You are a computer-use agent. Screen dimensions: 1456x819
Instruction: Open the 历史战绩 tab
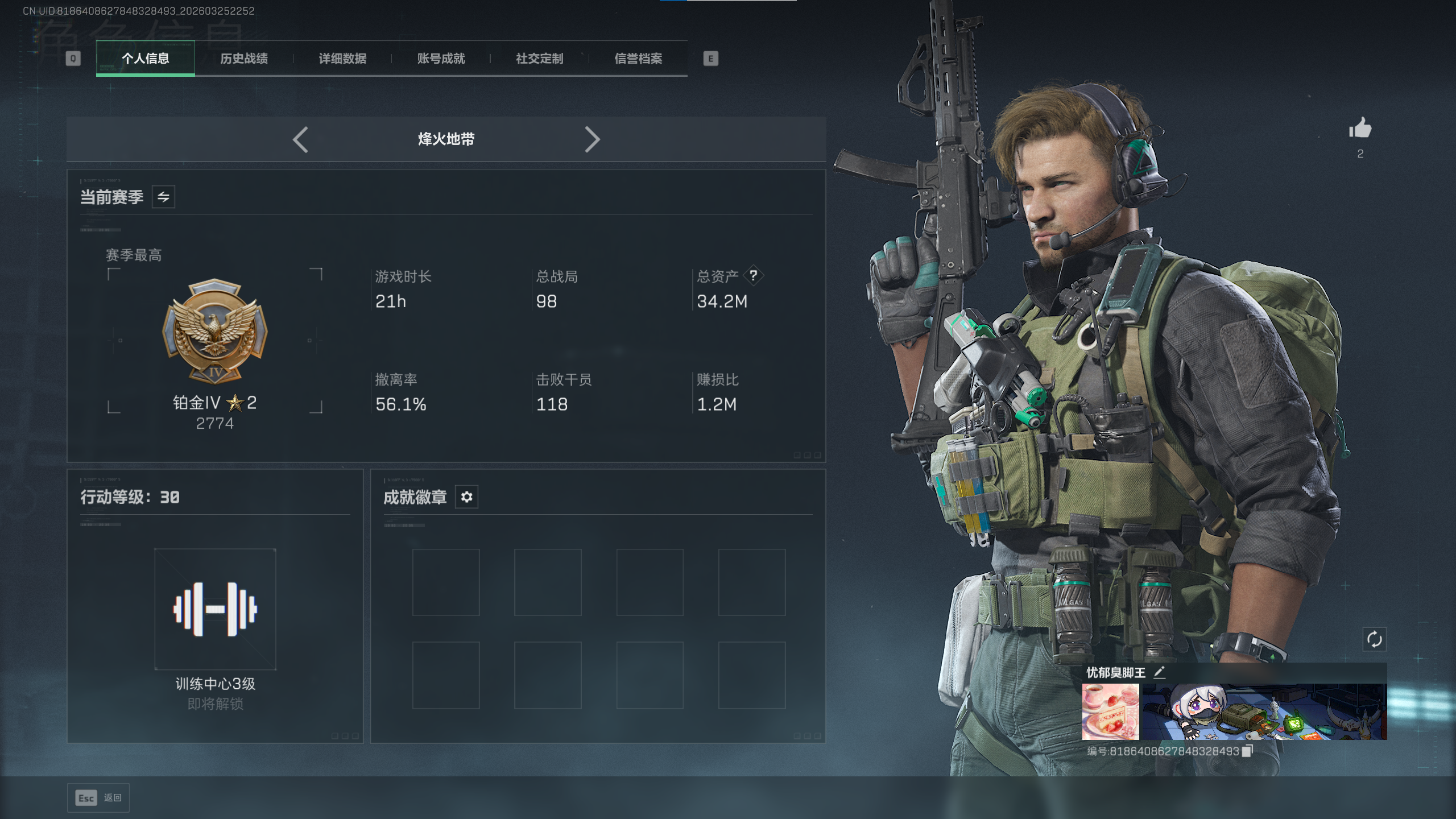(x=244, y=59)
